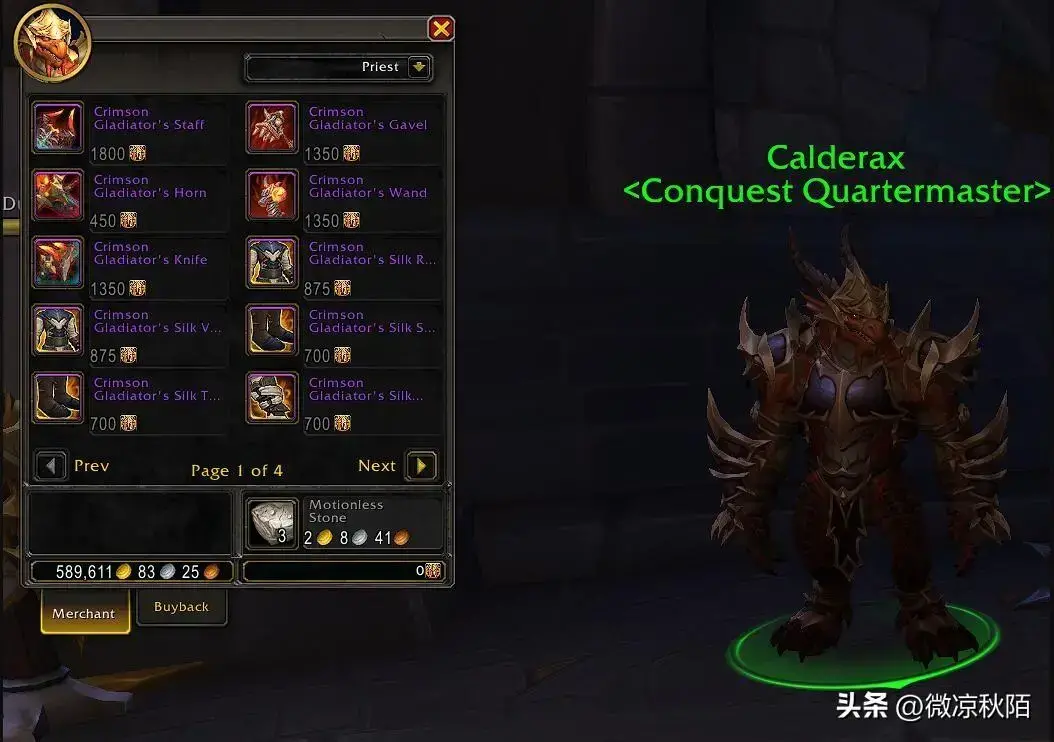Select Crimson Gladiator's Staff item
Image resolution: width=1054 pixels, height=742 pixels.
click(58, 127)
